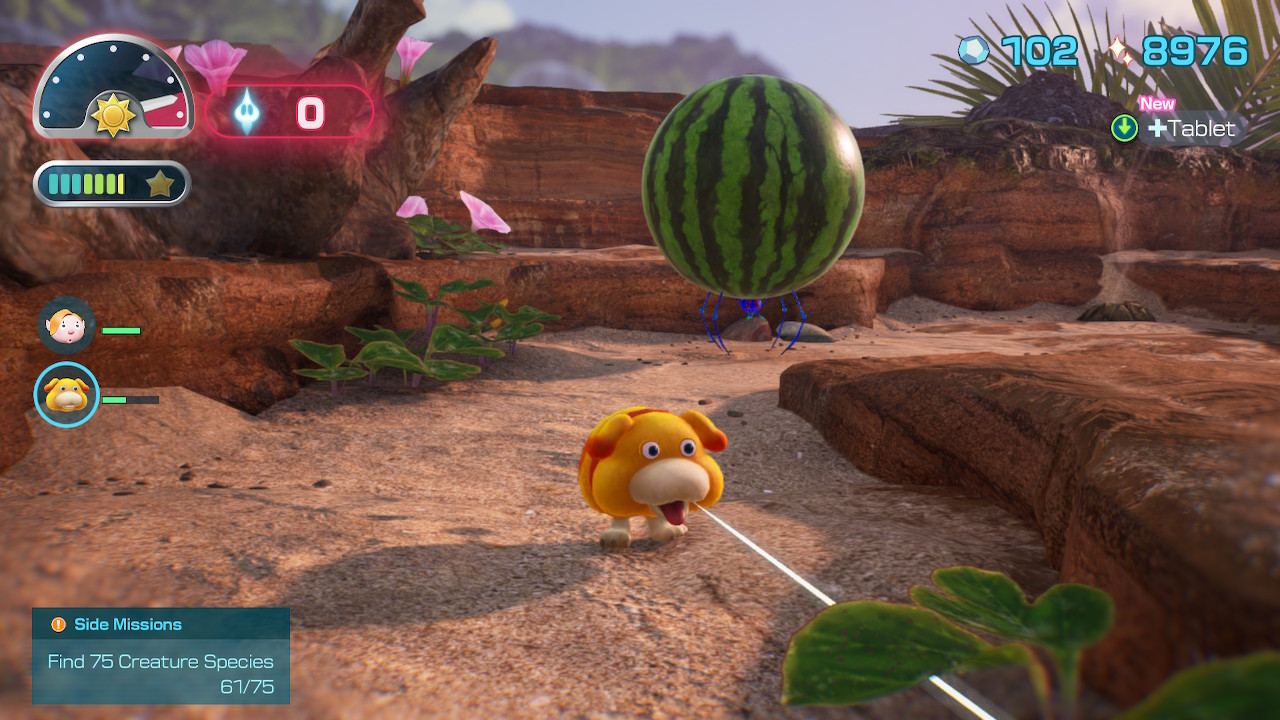Choose the Oatchi dog portrait

point(67,395)
